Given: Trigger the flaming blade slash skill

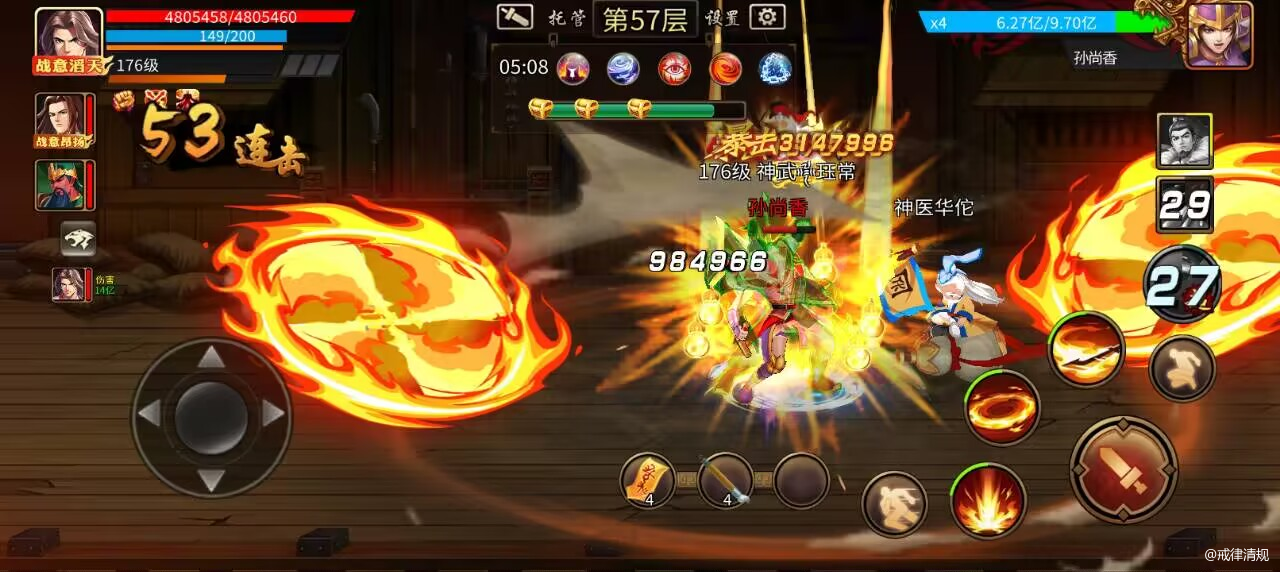Looking at the screenshot, I should tap(1086, 349).
